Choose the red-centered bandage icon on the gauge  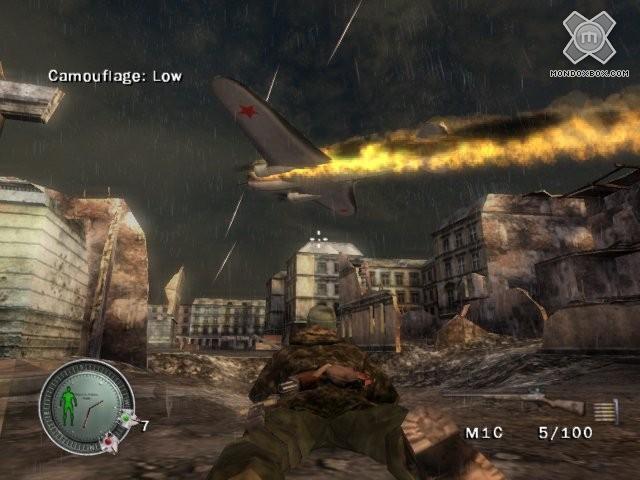coord(109,441)
